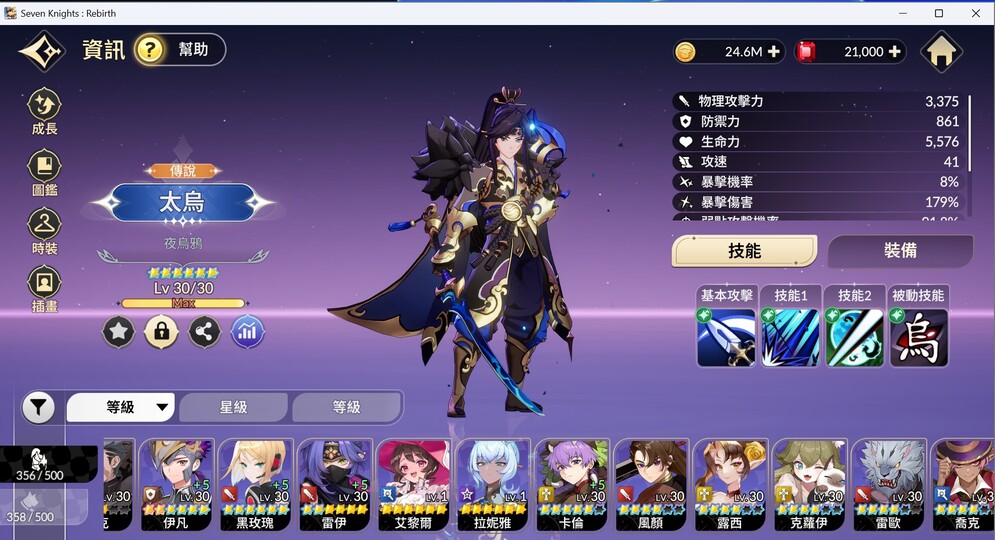Open the 幫助 help button
The image size is (995, 540).
click(x=180, y=50)
